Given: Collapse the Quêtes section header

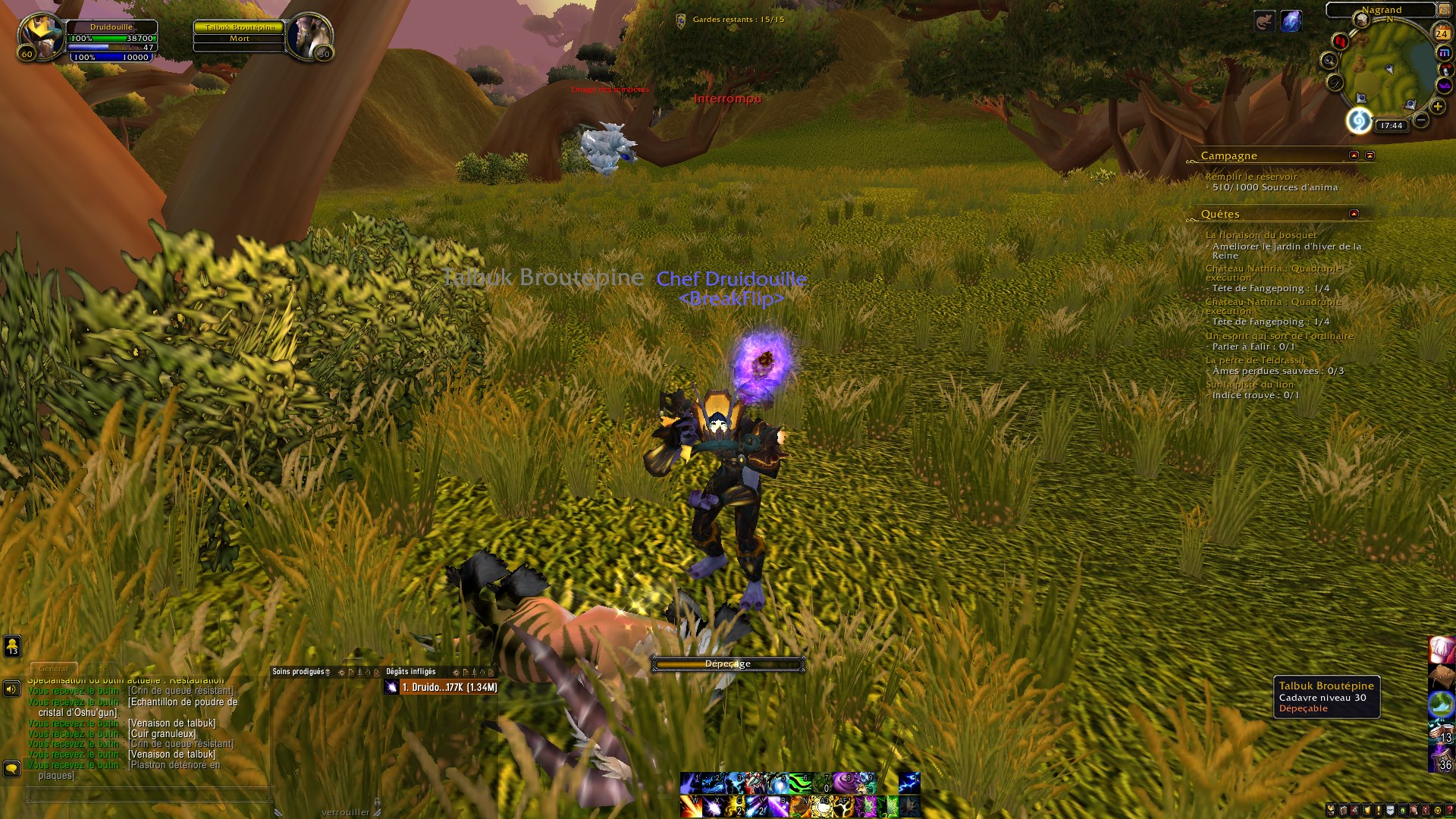Looking at the screenshot, I should click(x=1354, y=214).
